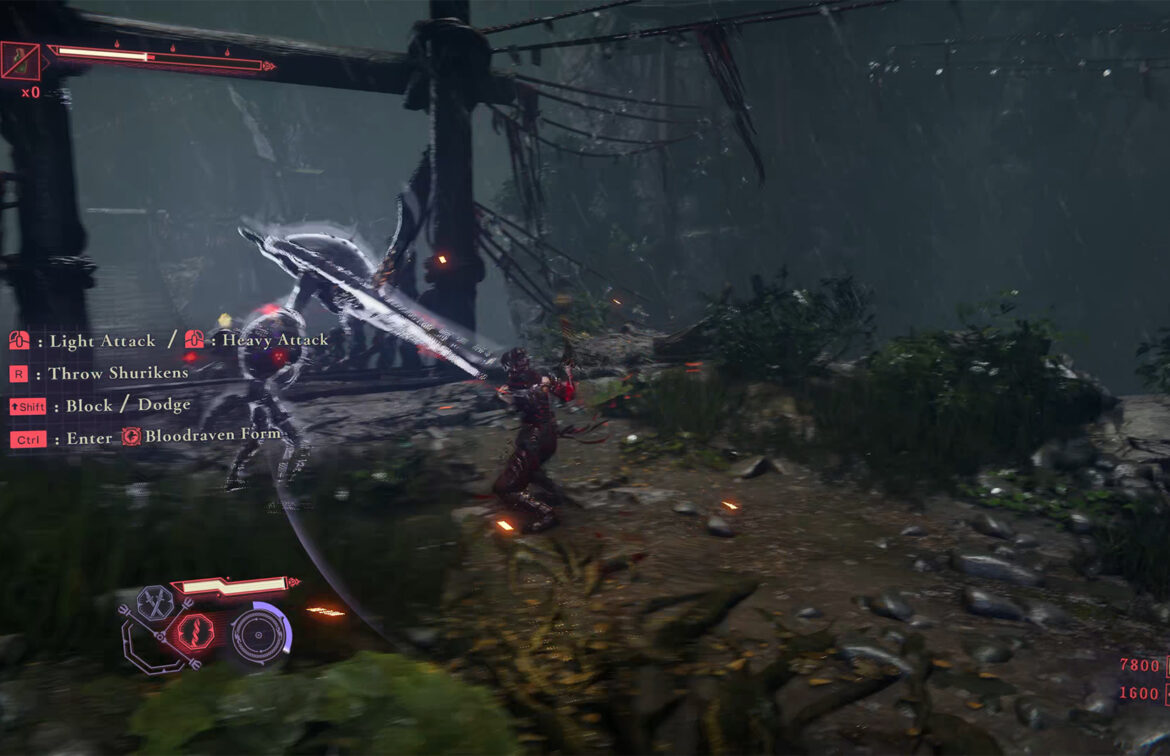
Task: Select the crossed swords weapon icon
Action: [155, 604]
